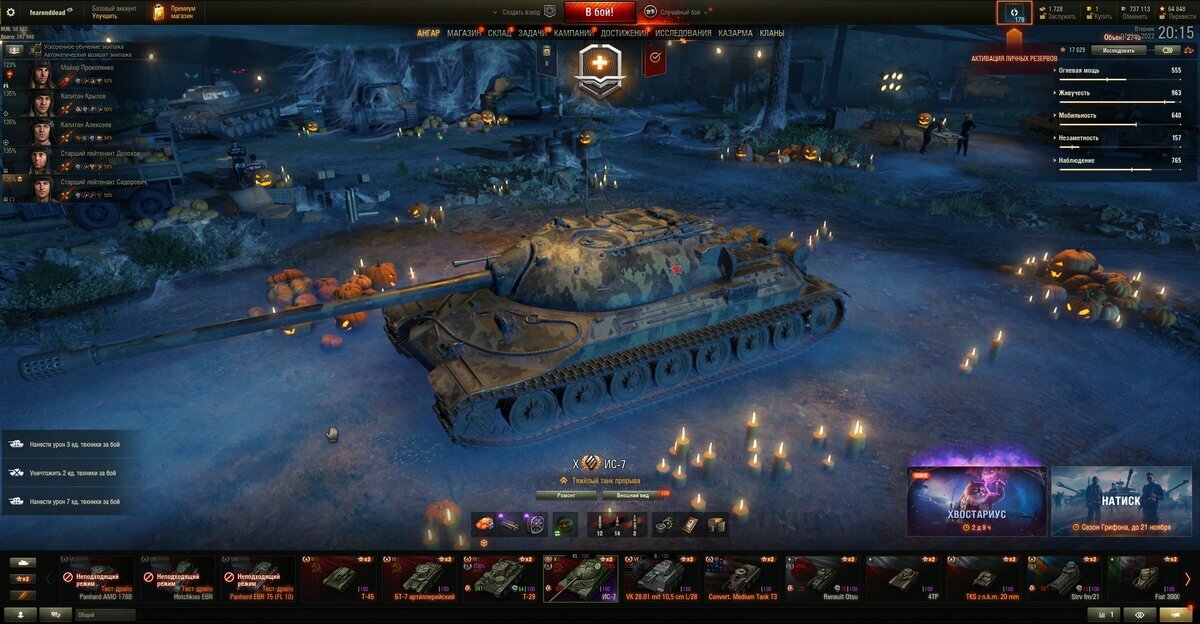
Task: Switch to the Казарма tab
Action: click(x=736, y=33)
